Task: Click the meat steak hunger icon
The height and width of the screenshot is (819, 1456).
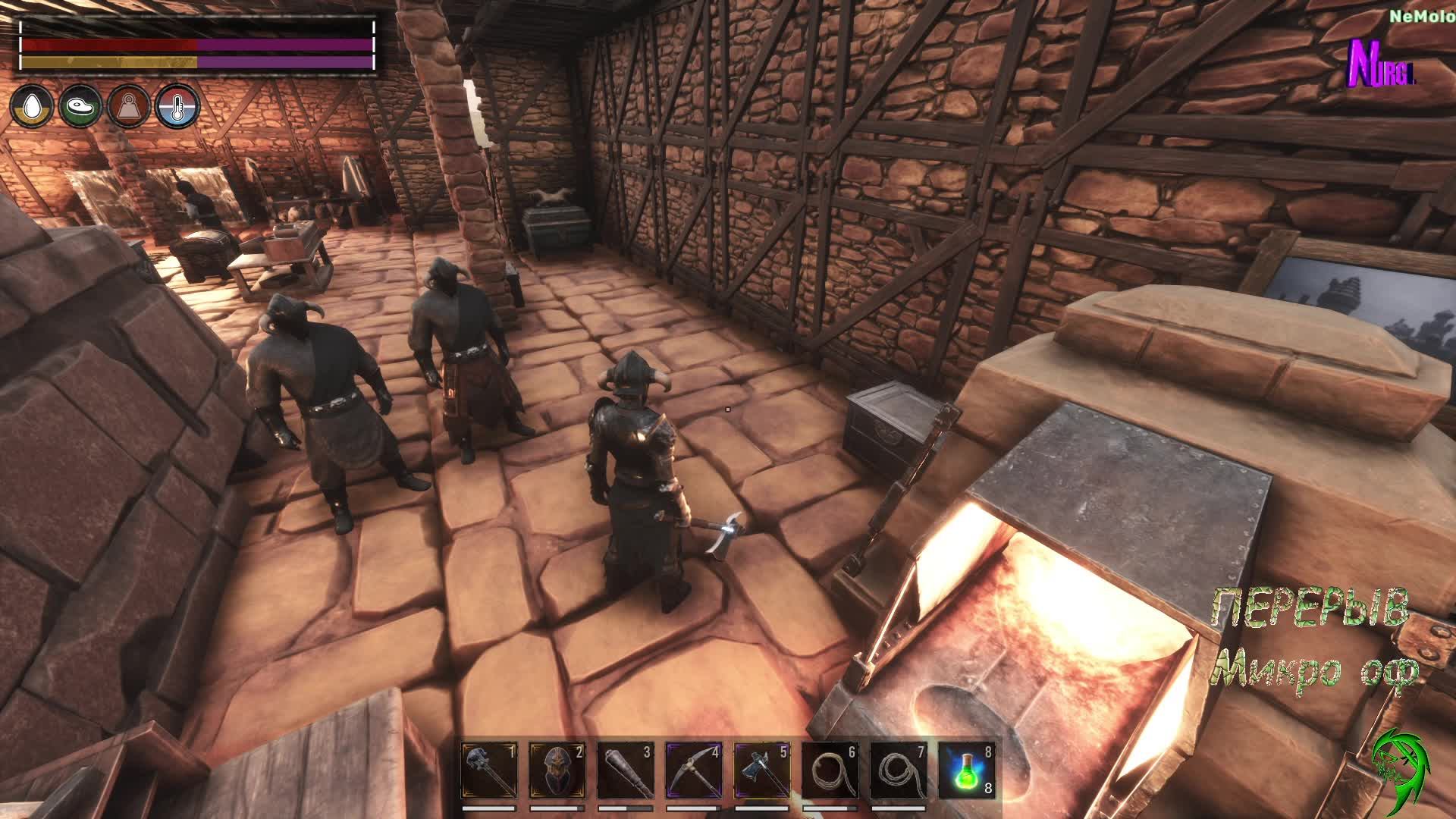Action: 80,106
